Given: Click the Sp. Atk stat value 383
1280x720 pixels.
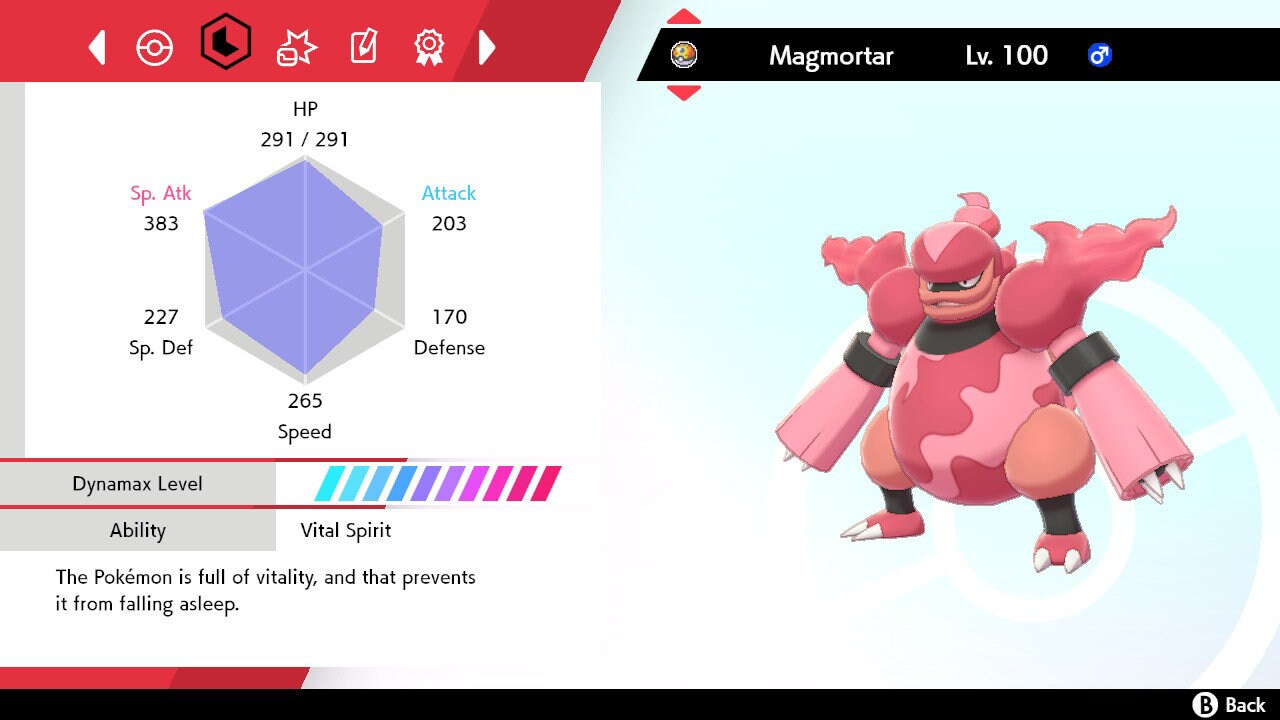Looking at the screenshot, I should coord(161,223).
